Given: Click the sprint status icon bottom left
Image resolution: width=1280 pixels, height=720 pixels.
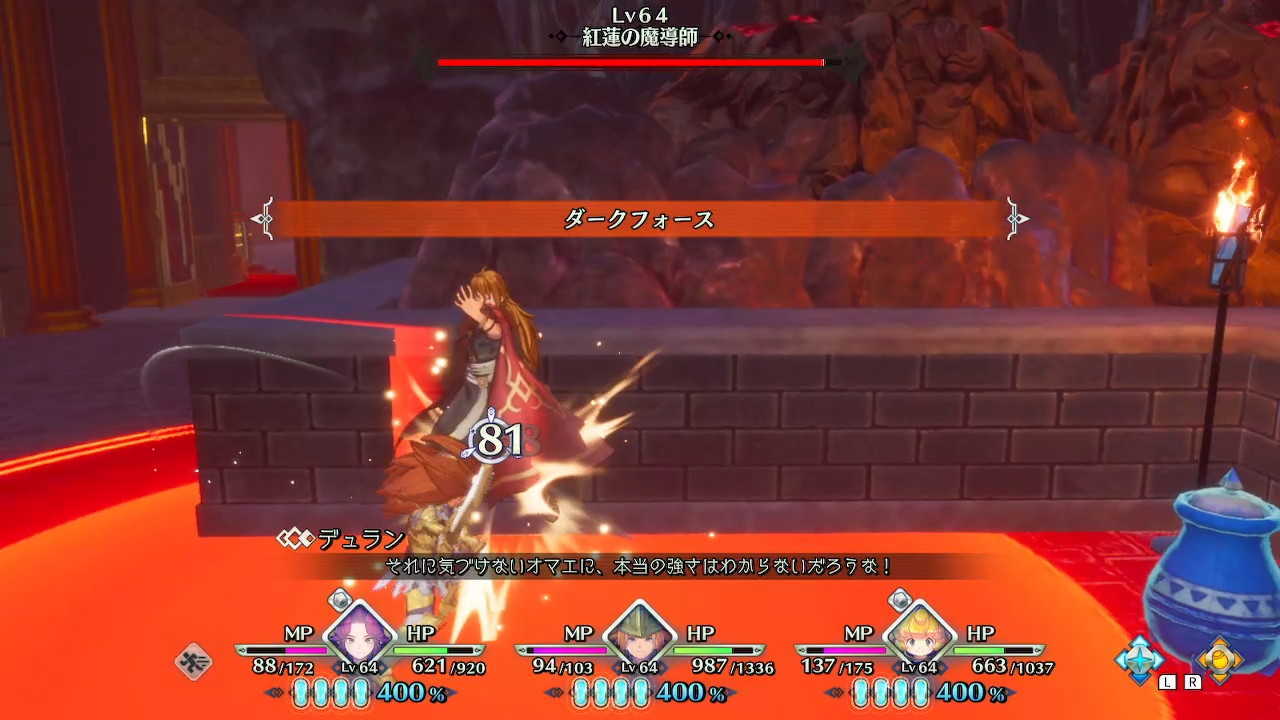Looking at the screenshot, I should coord(192,659).
